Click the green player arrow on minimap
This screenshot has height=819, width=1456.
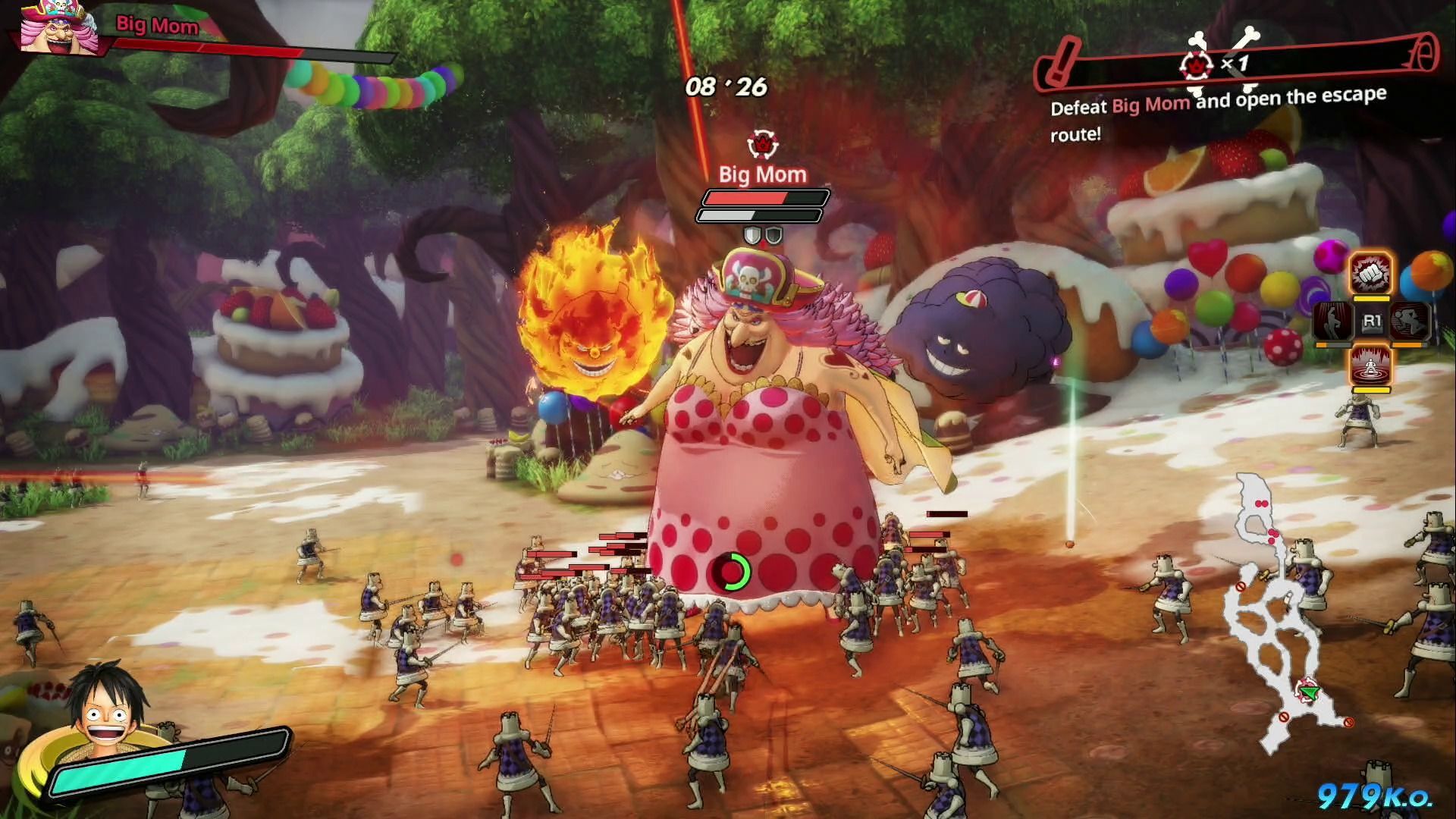coord(1309,691)
